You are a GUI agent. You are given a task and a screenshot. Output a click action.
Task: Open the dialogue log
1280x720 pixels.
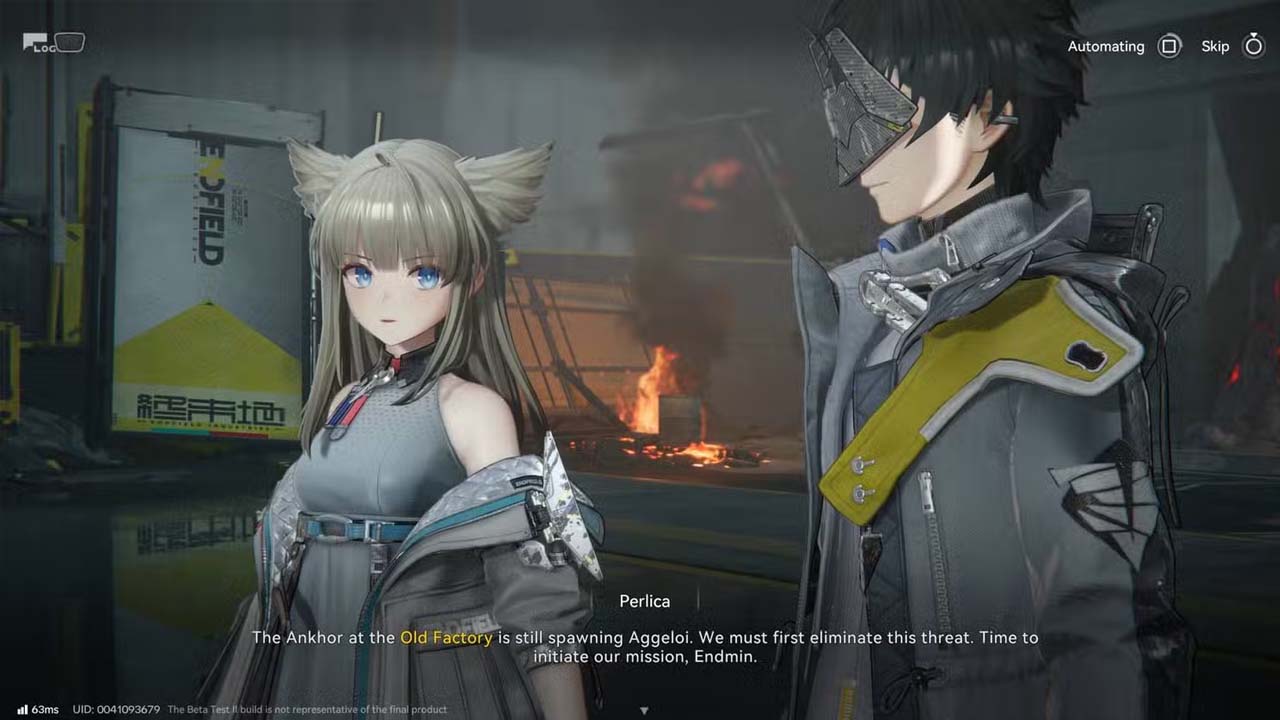[x=52, y=43]
